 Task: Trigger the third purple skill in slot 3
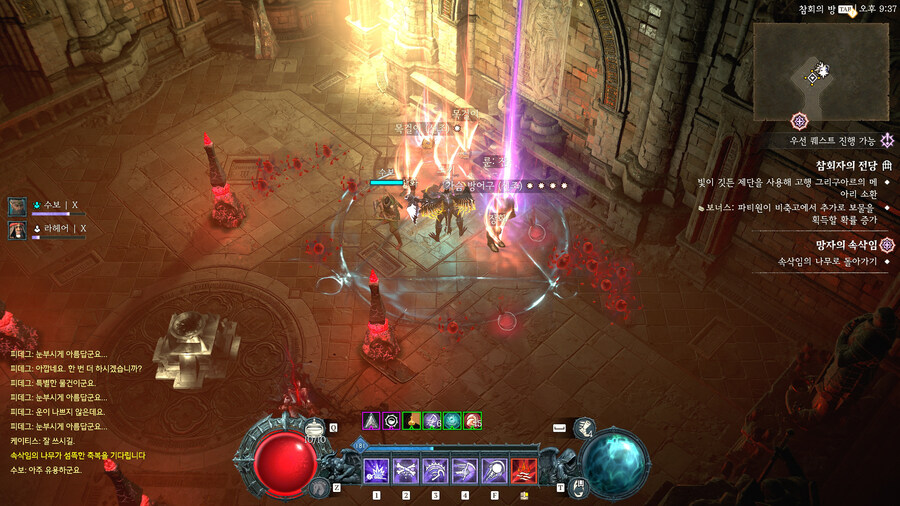(436, 469)
